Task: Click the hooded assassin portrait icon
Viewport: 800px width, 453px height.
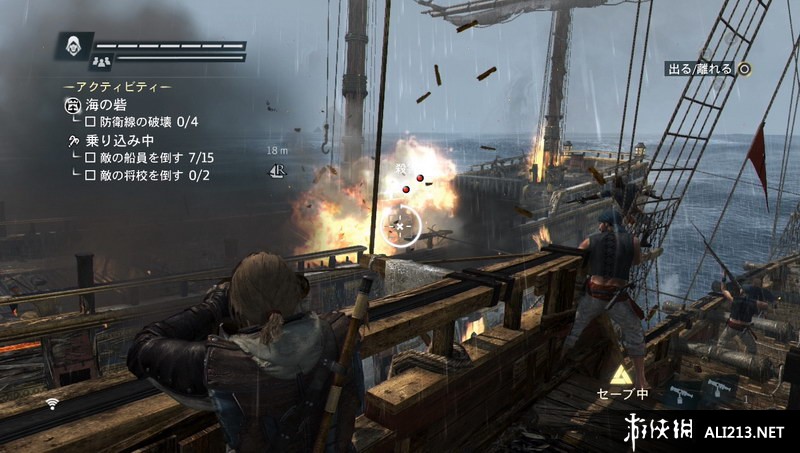Action: click(74, 46)
